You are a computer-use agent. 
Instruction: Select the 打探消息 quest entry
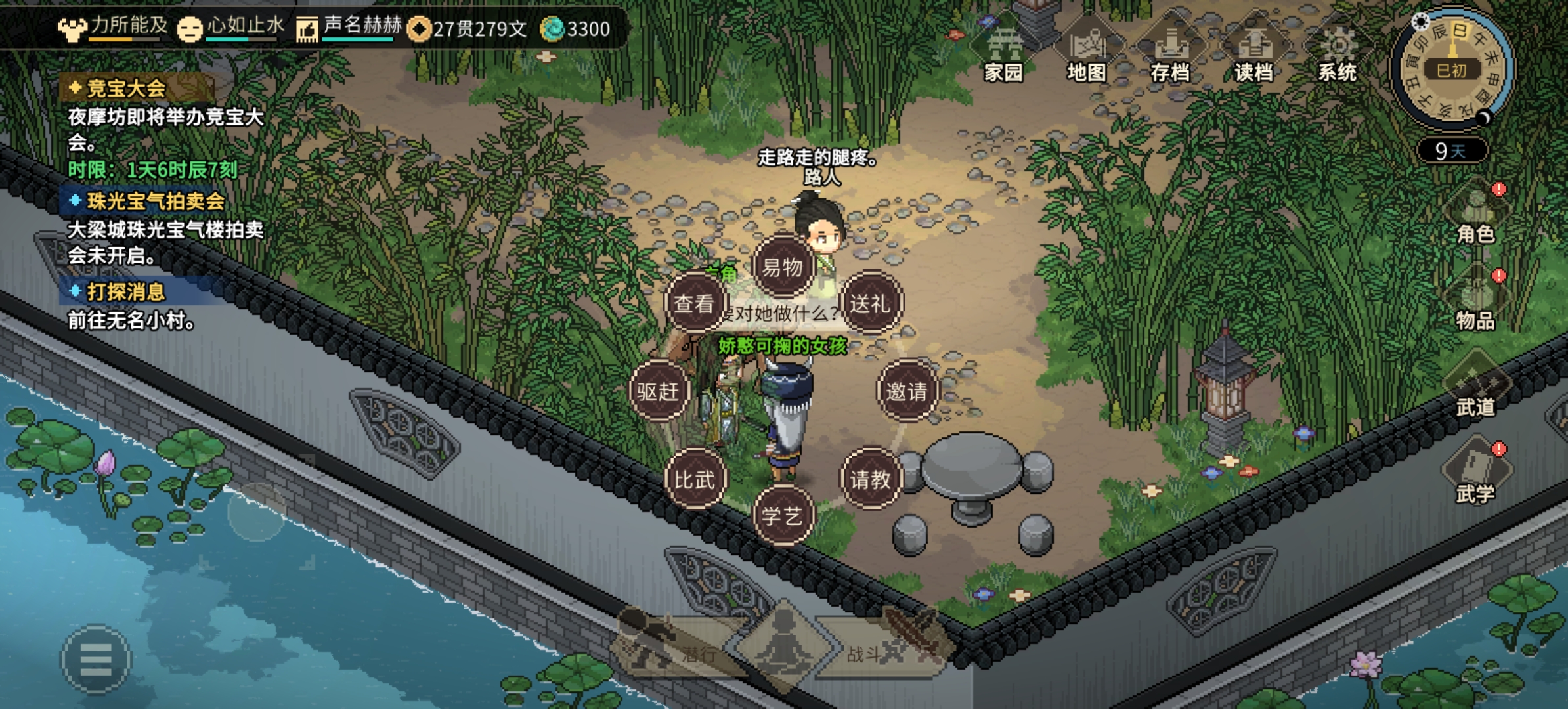point(125,291)
